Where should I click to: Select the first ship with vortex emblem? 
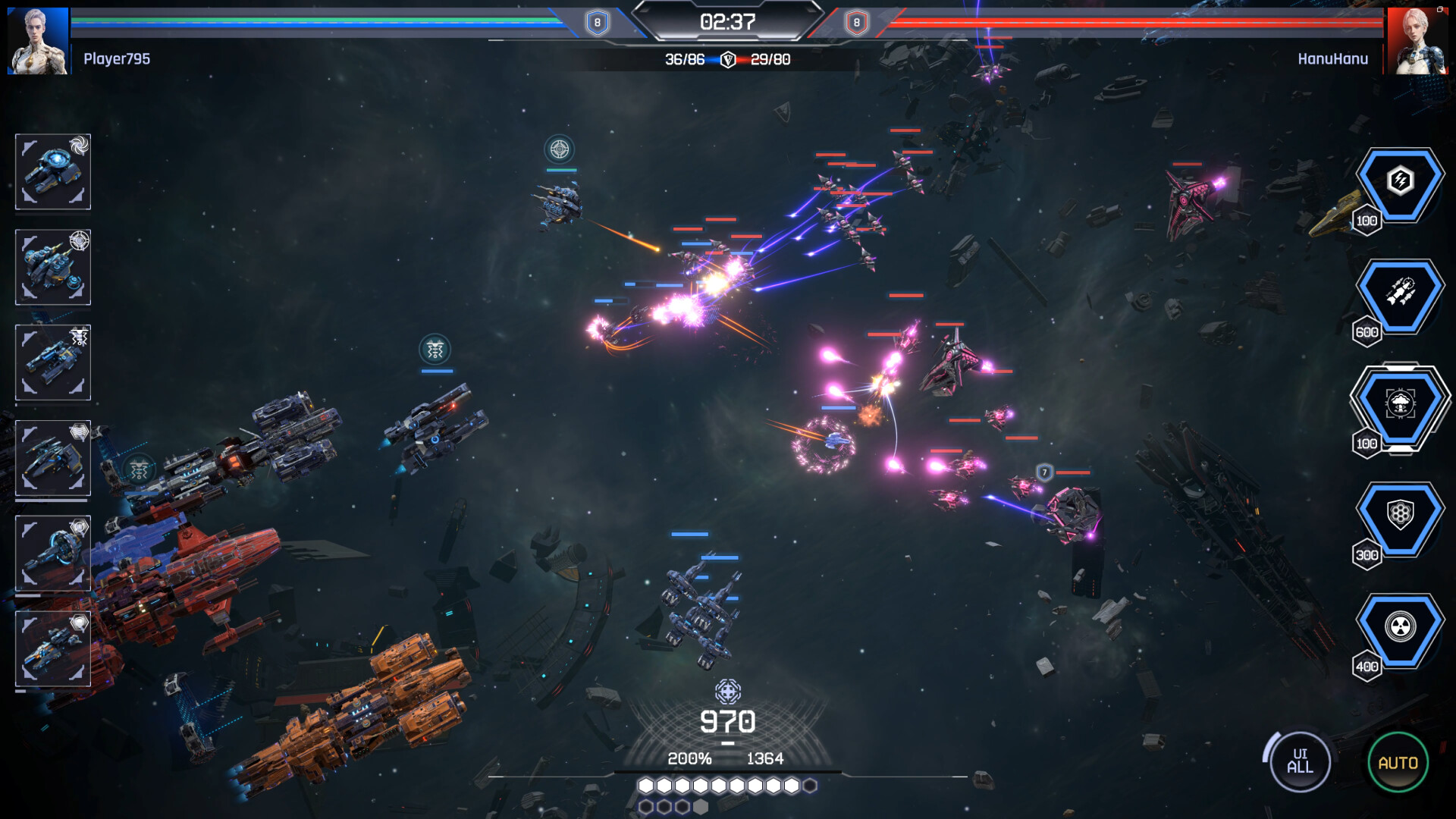52,172
